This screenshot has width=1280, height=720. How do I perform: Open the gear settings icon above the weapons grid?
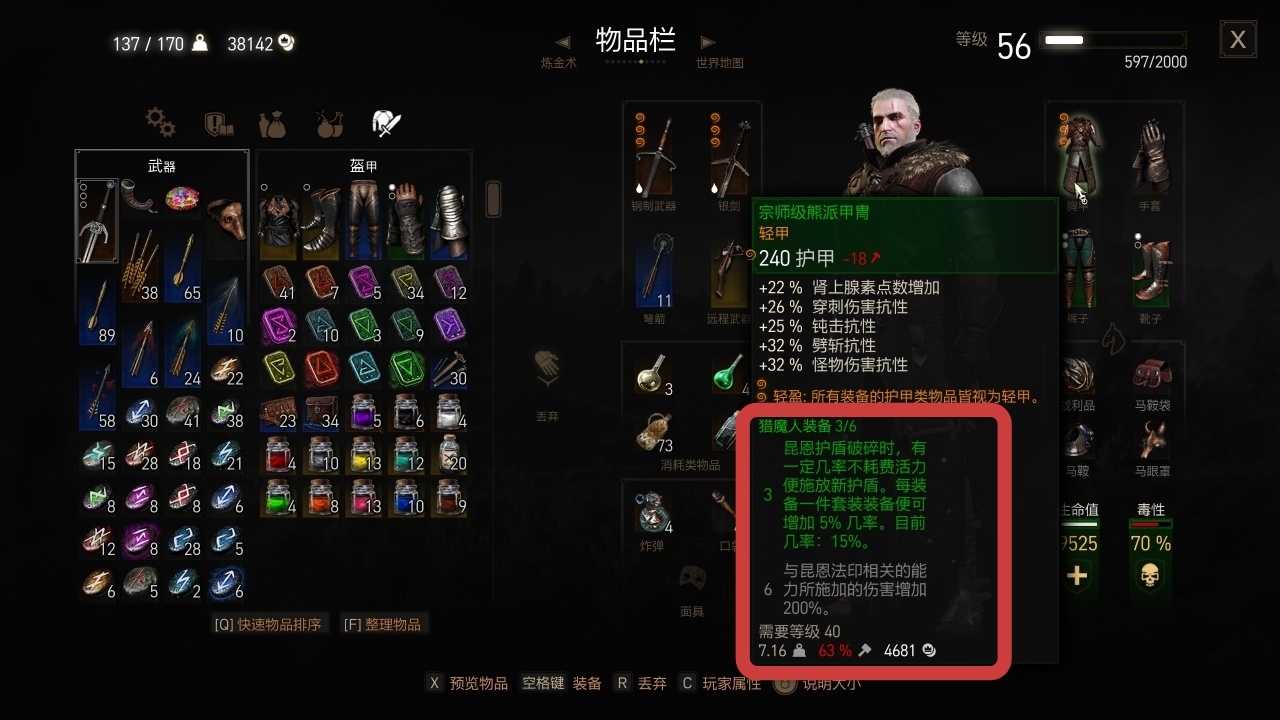point(160,124)
